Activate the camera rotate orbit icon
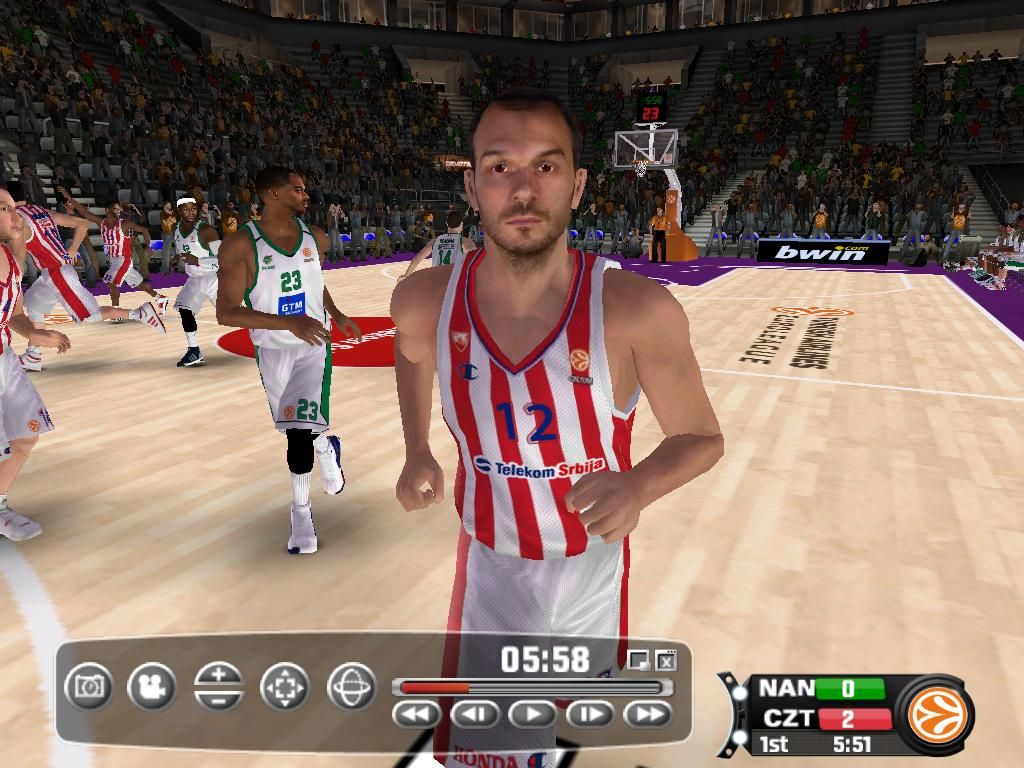The width and height of the screenshot is (1024, 768). pos(351,687)
